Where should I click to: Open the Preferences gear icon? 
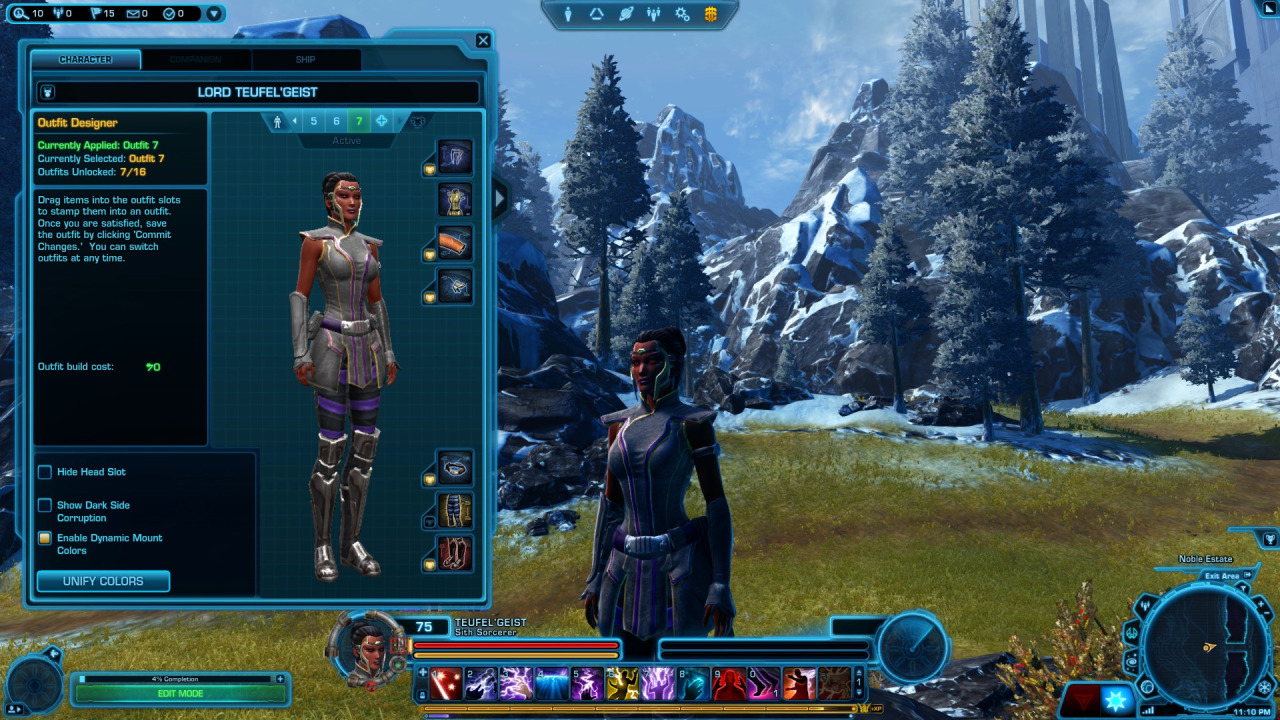tap(683, 14)
